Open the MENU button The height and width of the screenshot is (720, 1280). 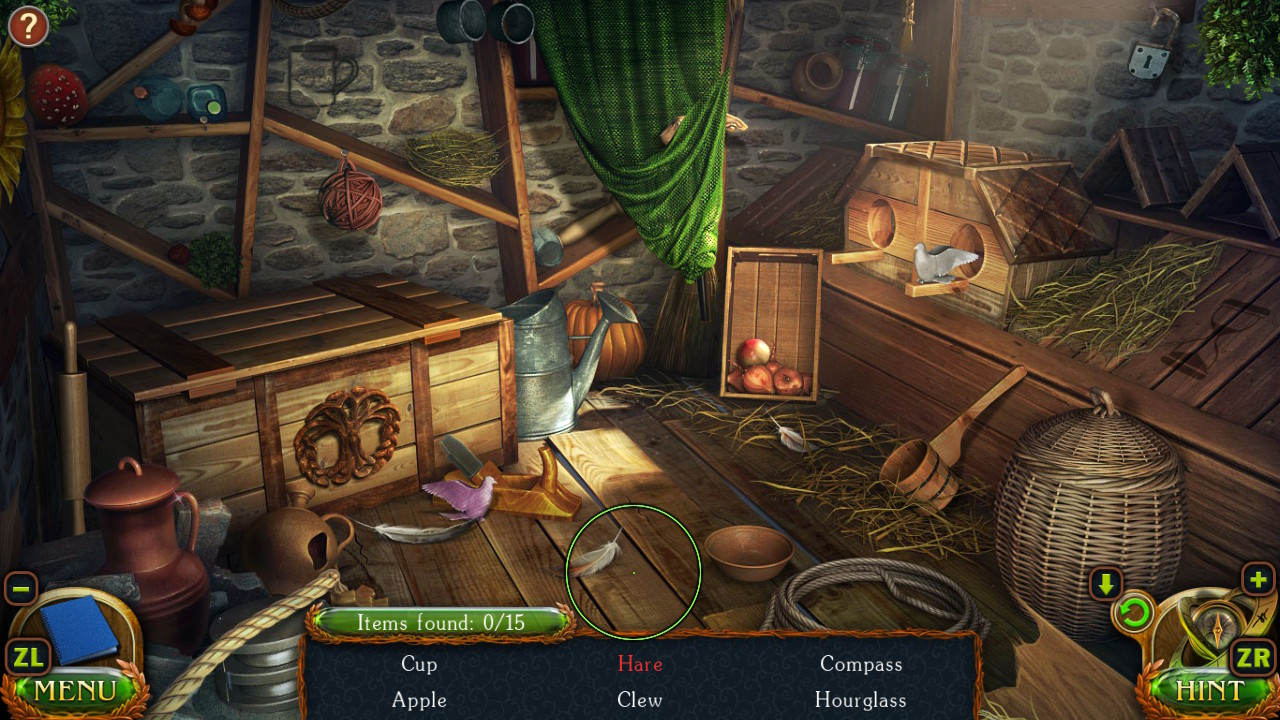click(x=75, y=691)
